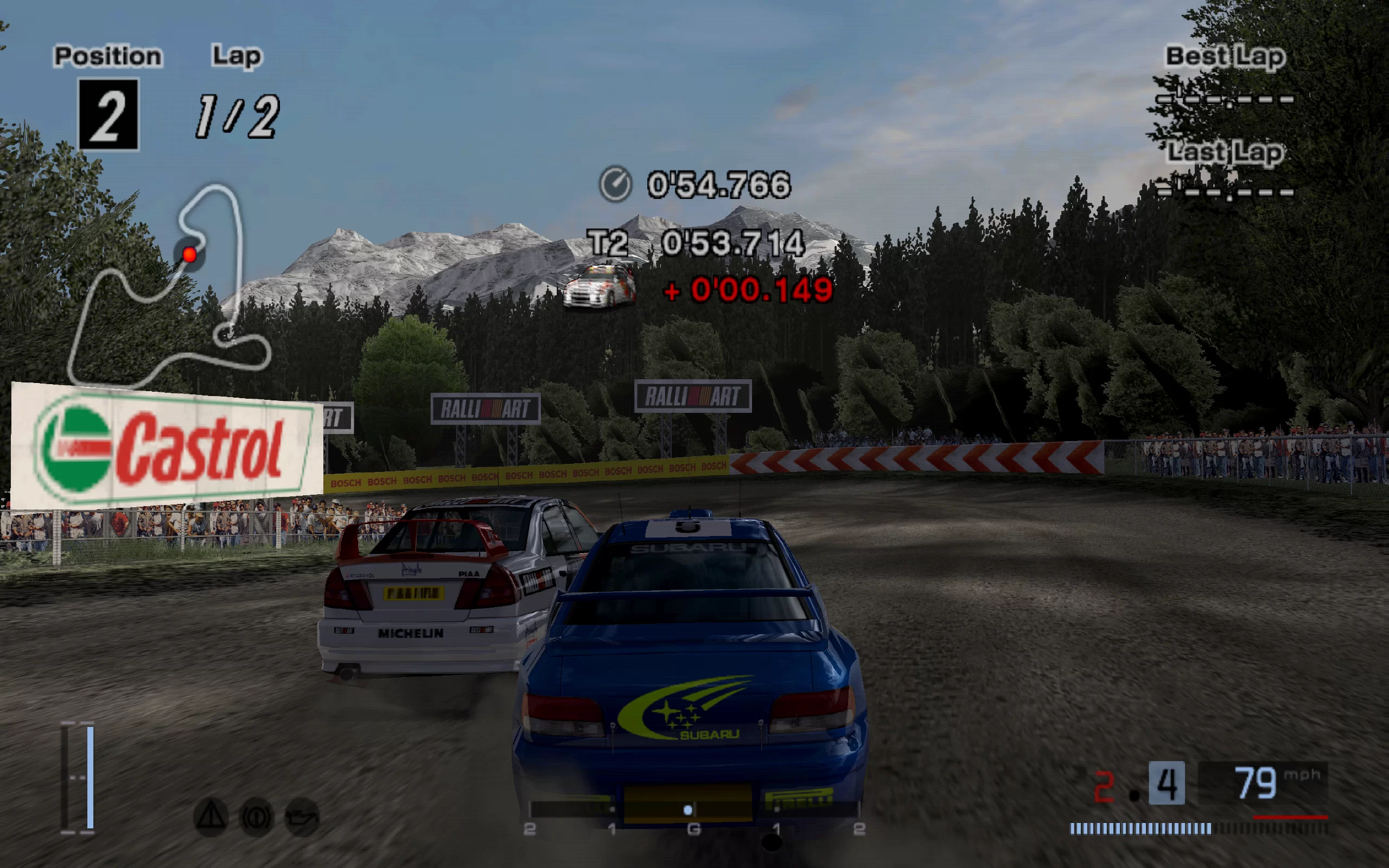Select the brake warning light icon

(x=256, y=817)
